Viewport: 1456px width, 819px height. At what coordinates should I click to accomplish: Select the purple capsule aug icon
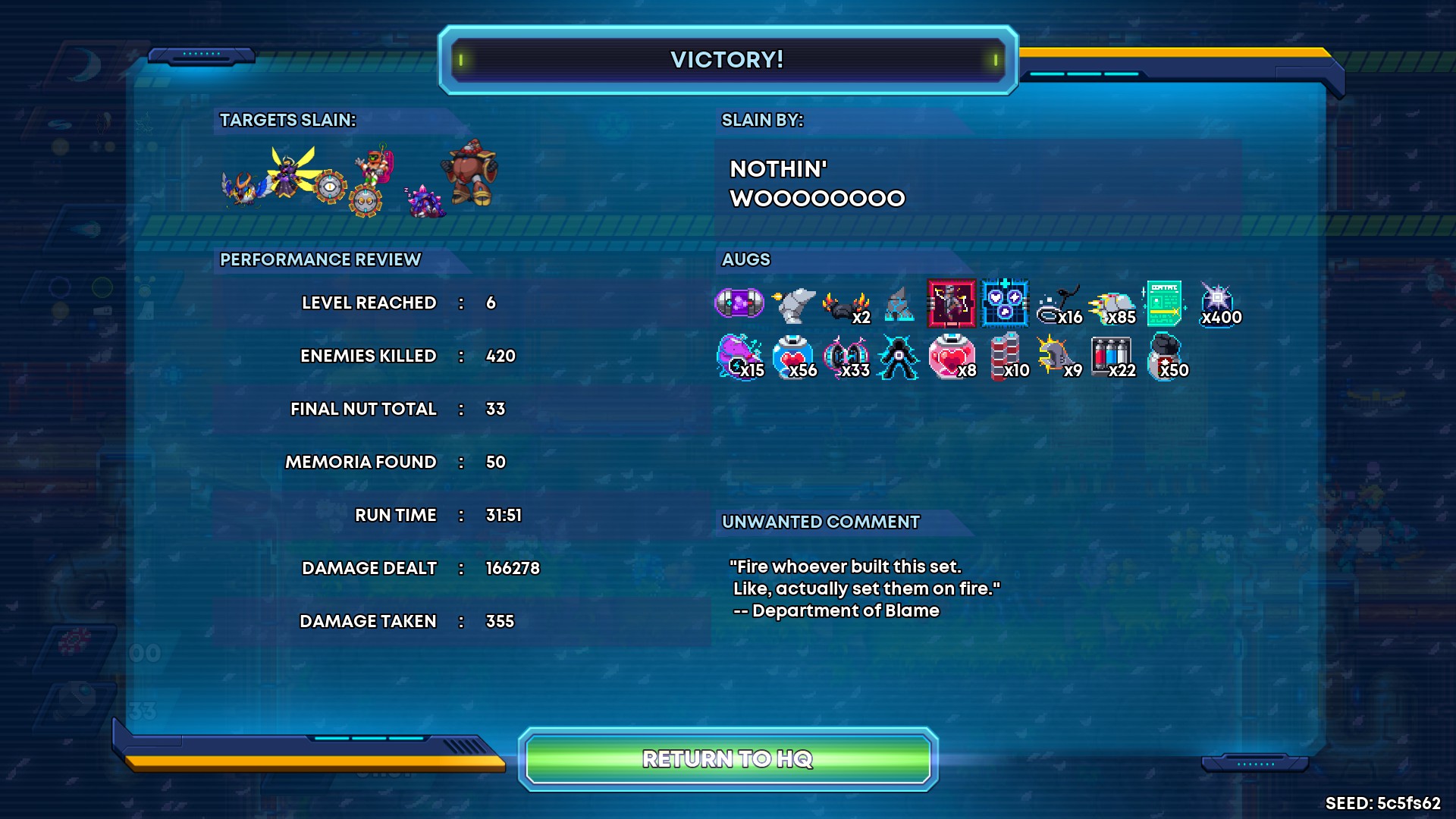point(739,303)
